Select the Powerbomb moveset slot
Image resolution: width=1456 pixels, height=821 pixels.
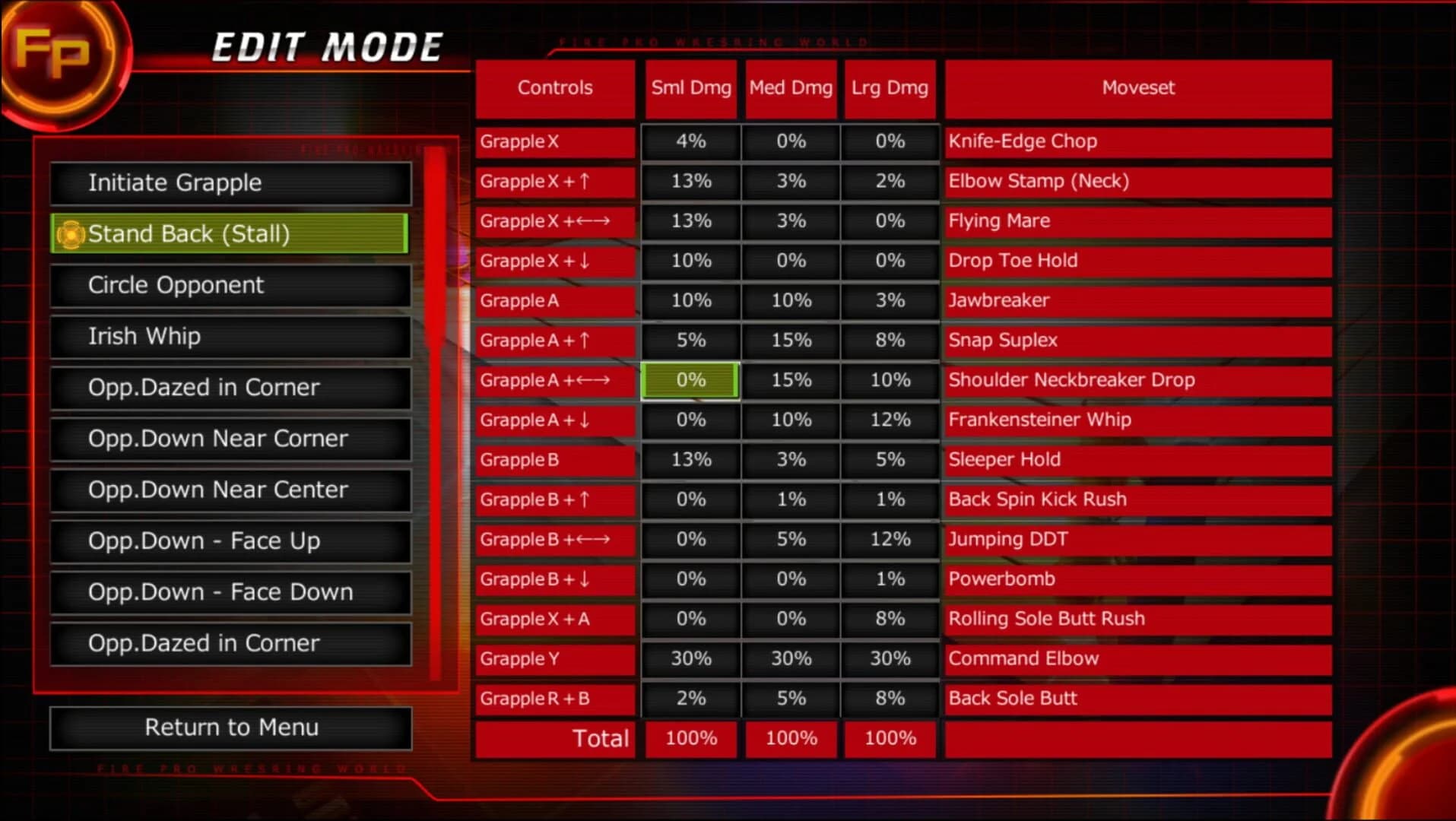coord(1135,579)
